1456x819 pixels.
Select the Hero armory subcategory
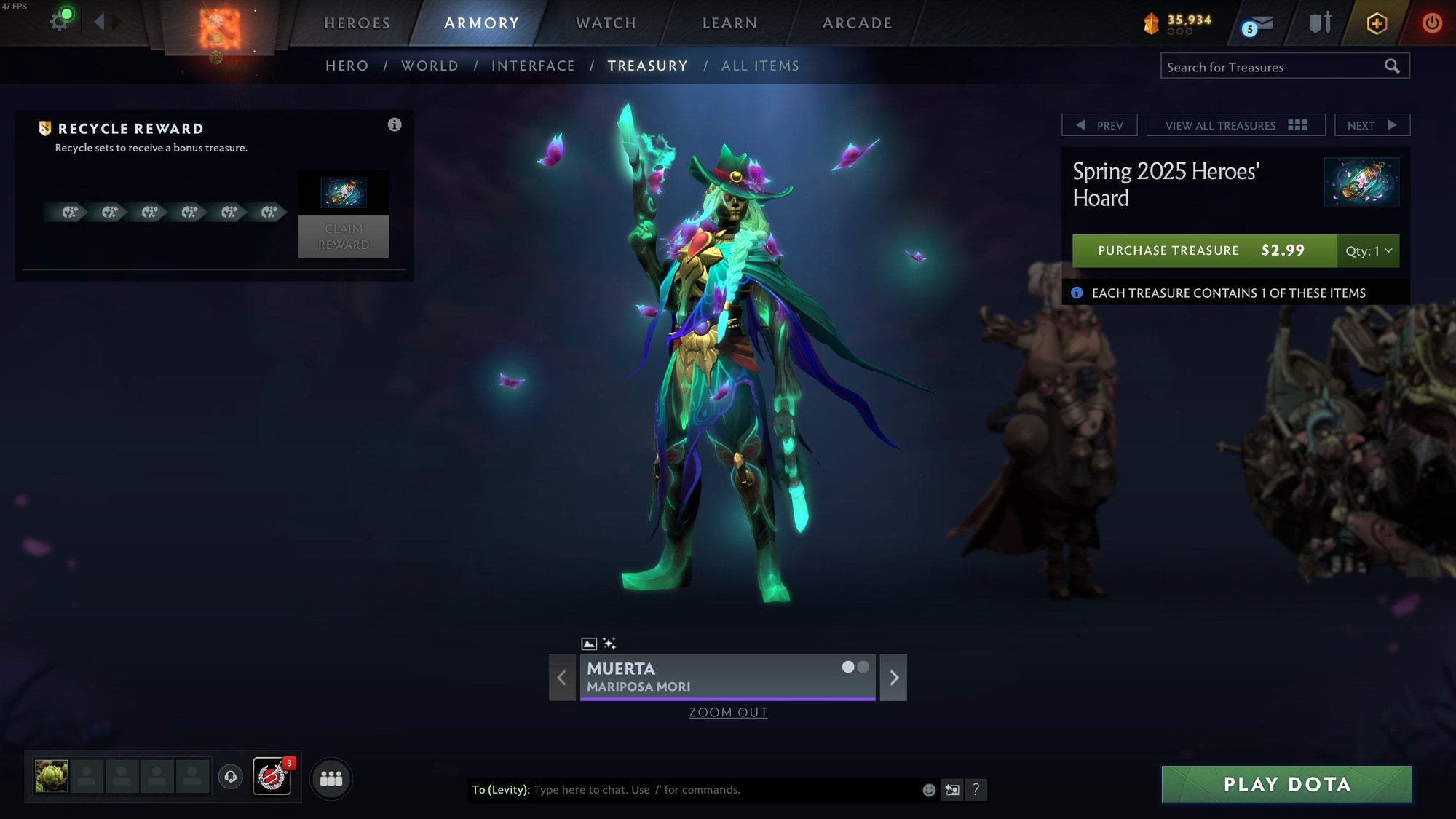pos(347,66)
